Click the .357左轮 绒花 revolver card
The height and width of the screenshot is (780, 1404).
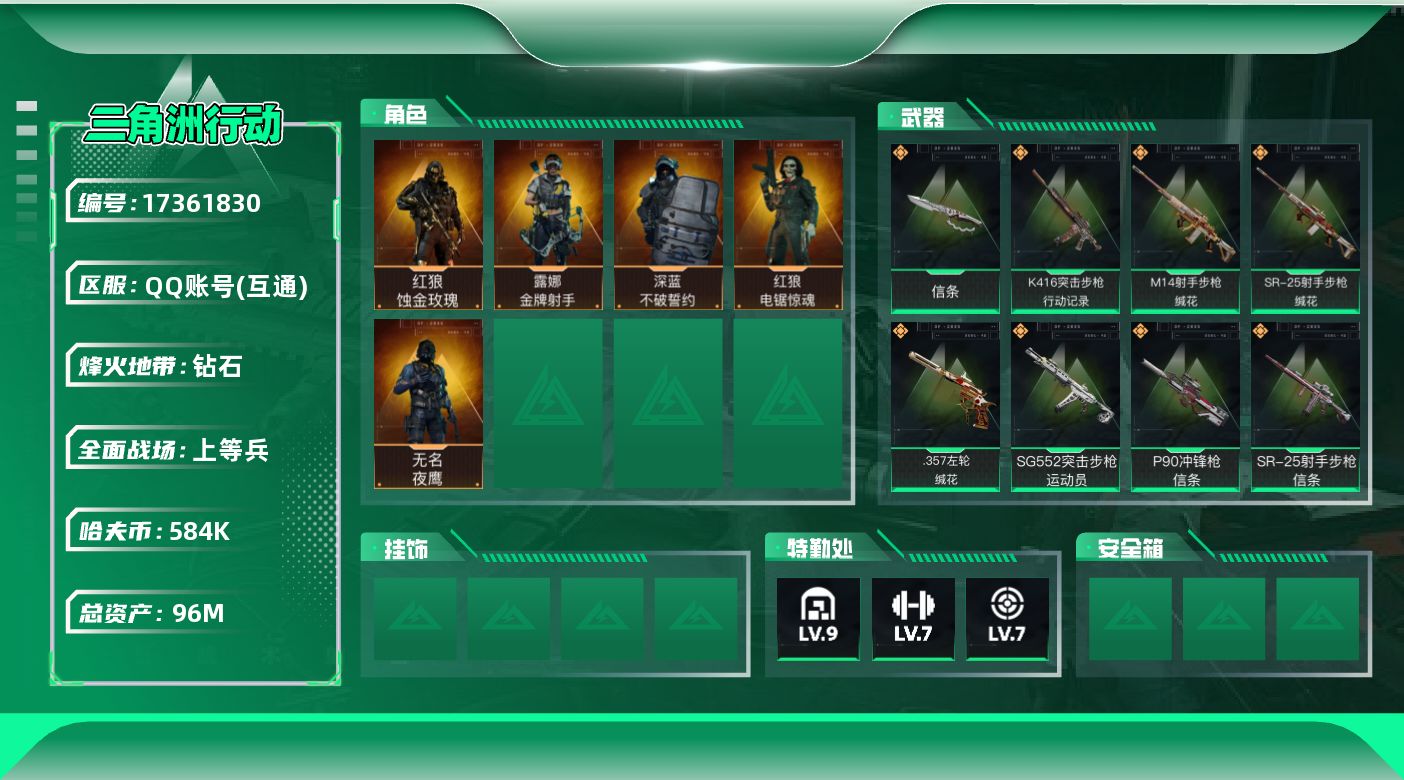pyautogui.click(x=945, y=406)
